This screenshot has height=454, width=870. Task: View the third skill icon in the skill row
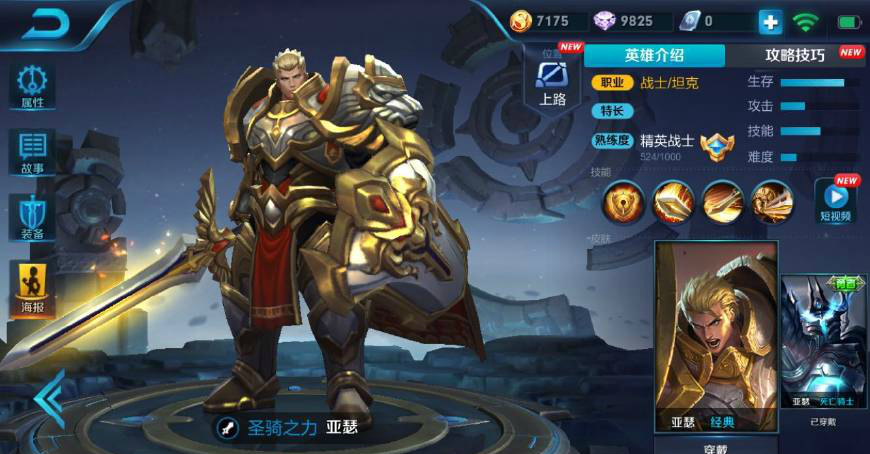click(x=722, y=203)
